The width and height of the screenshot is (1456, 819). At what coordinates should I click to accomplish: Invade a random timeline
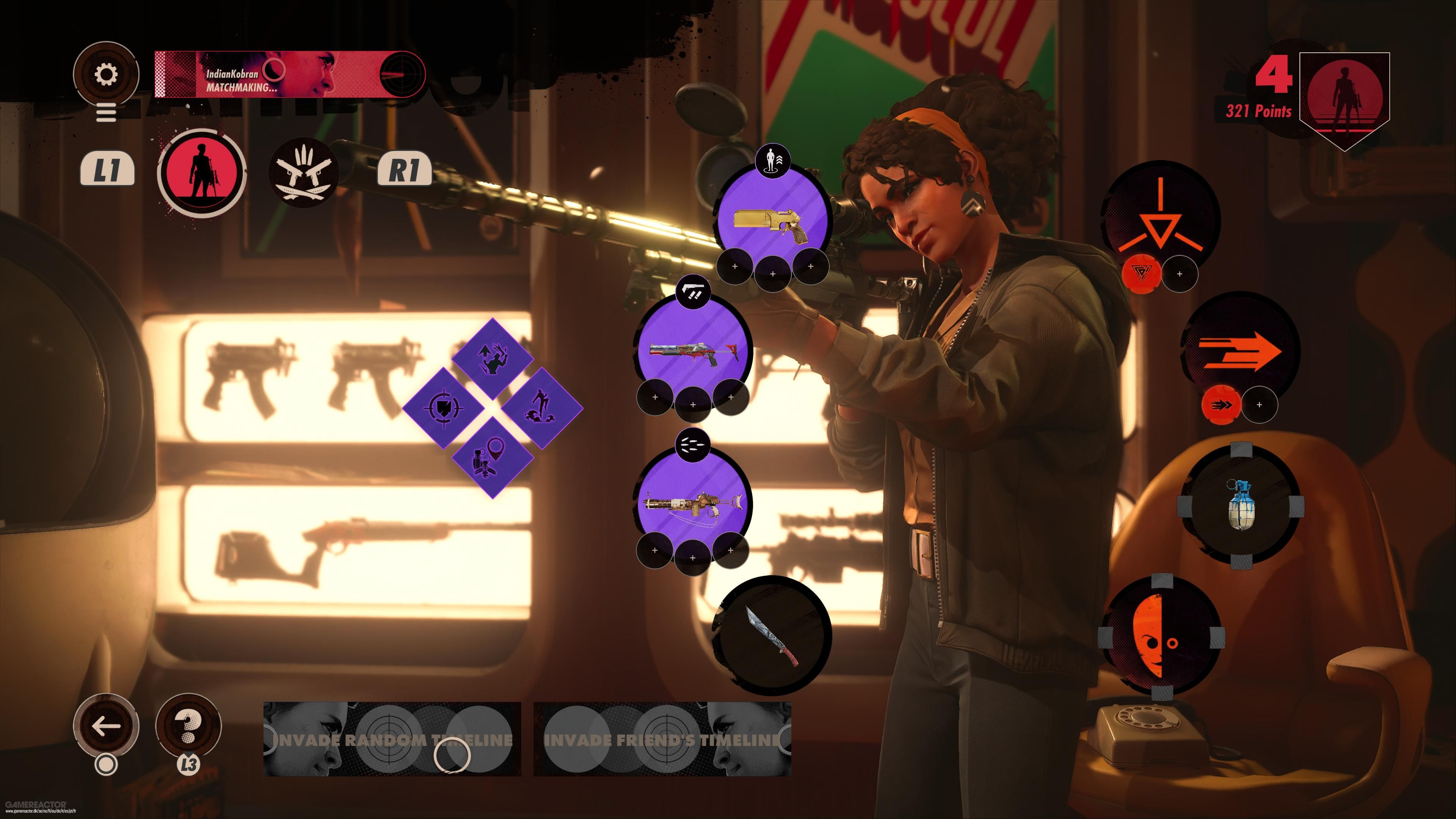pyautogui.click(x=392, y=739)
